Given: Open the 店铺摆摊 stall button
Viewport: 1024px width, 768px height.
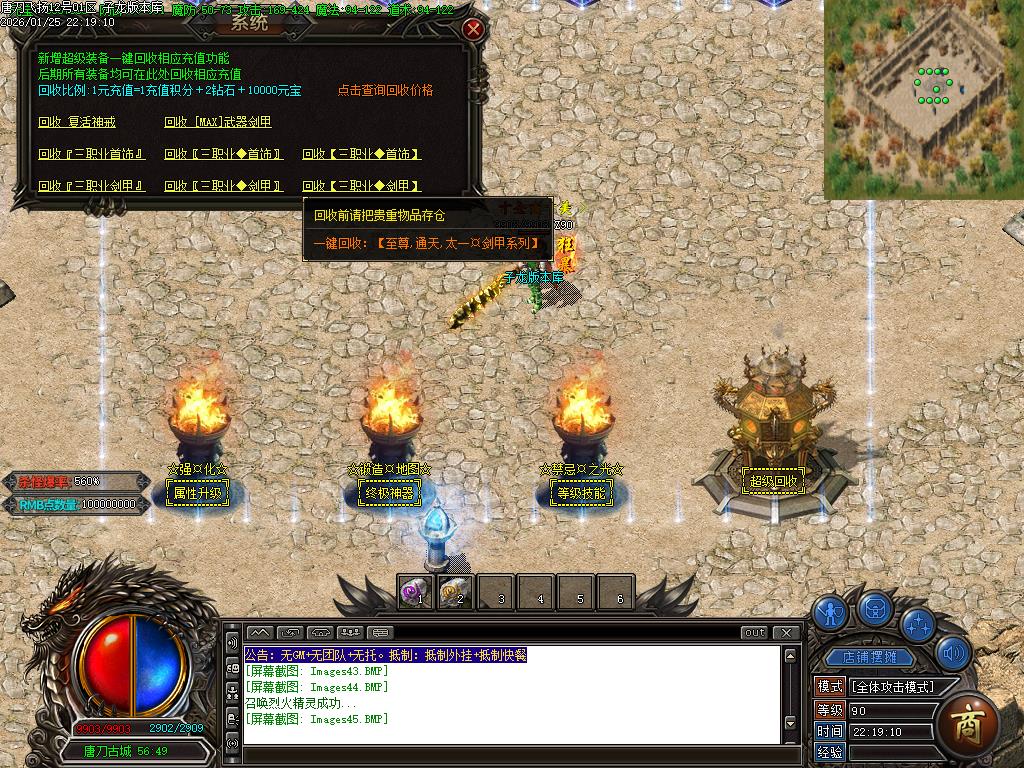Looking at the screenshot, I should (863, 657).
